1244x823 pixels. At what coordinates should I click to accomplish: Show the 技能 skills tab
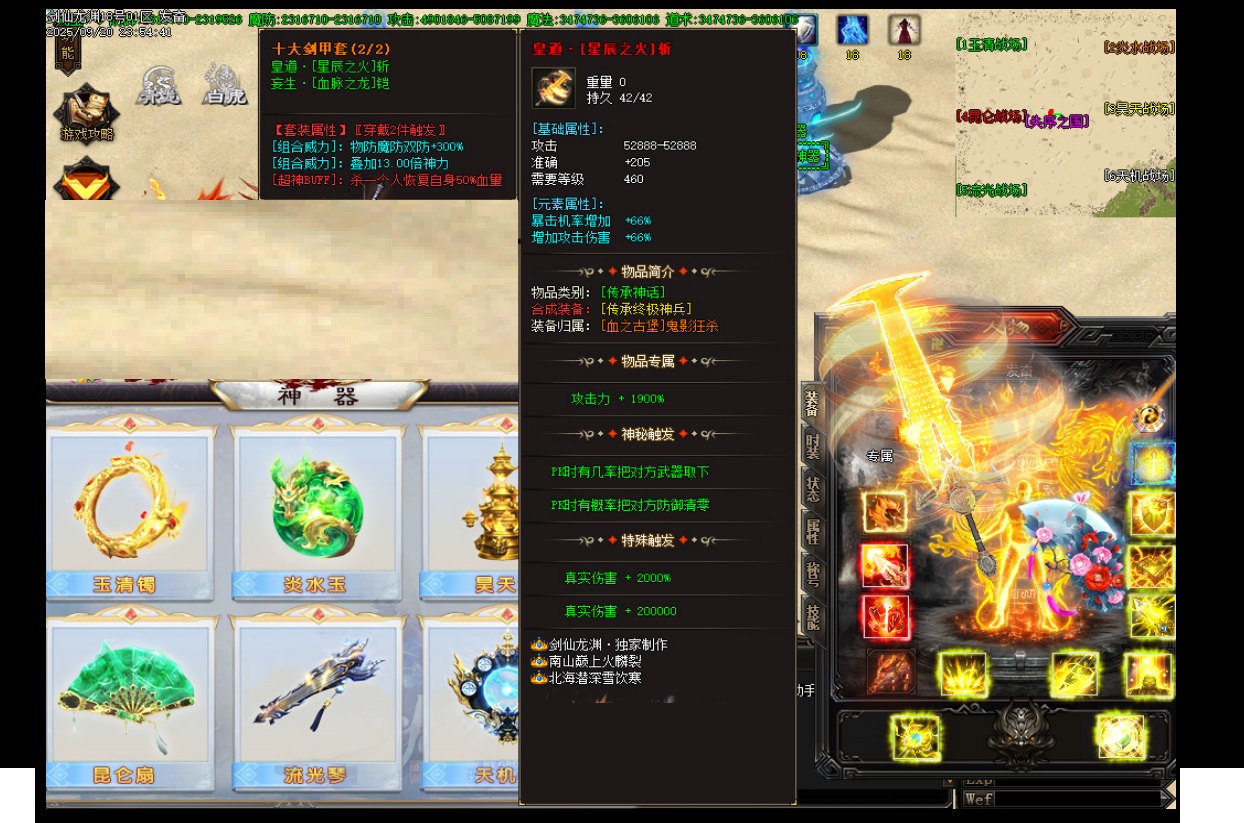pyautogui.click(x=812, y=619)
